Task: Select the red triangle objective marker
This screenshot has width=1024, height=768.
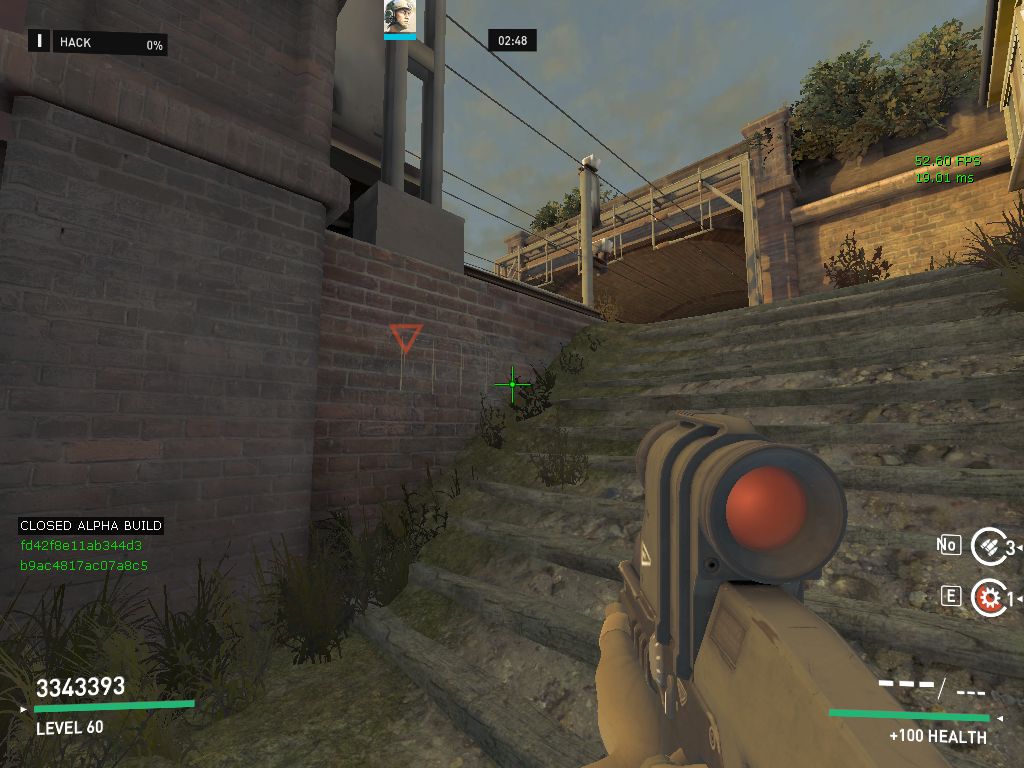Action: point(406,337)
